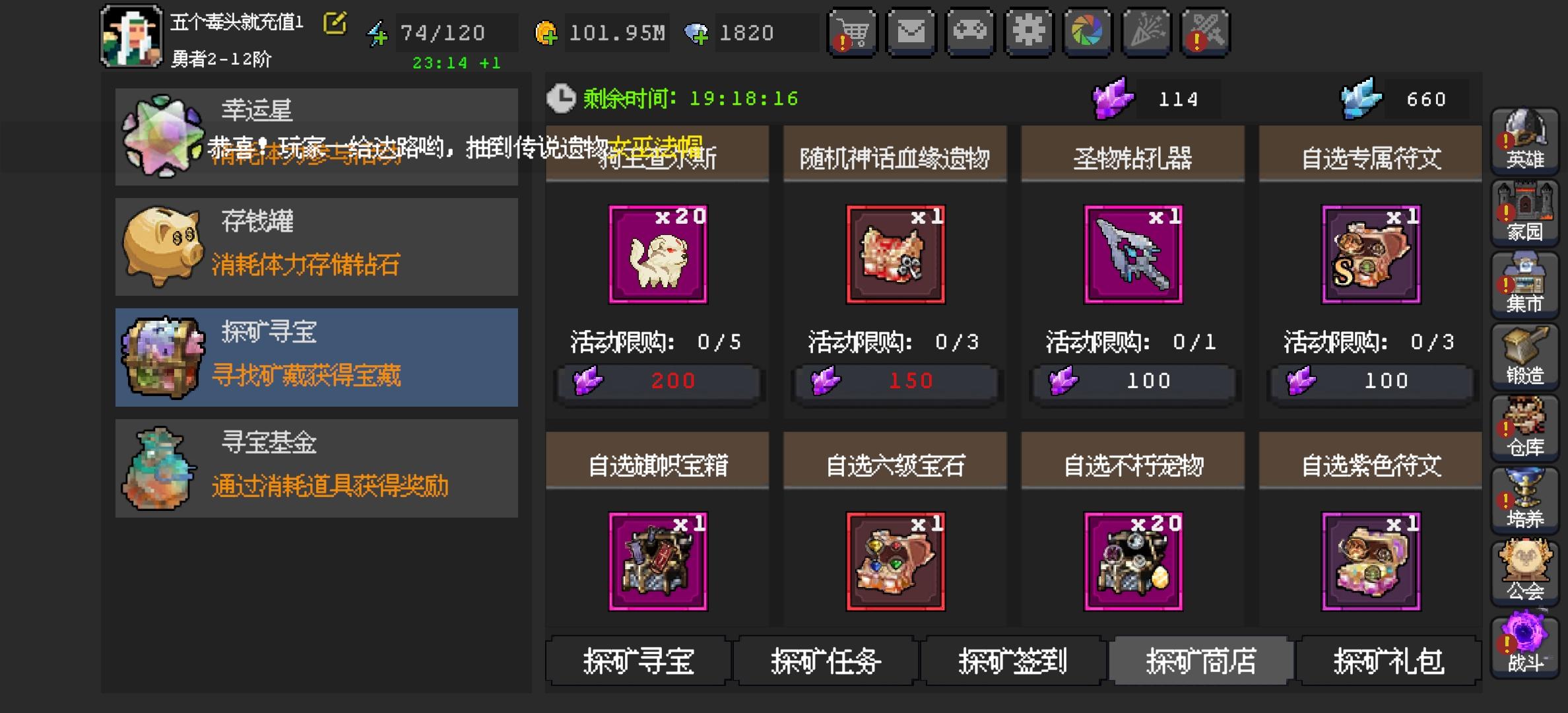Click the aperture/screenshot icon in top bar
Screen dimensions: 1568x713
tap(1088, 32)
